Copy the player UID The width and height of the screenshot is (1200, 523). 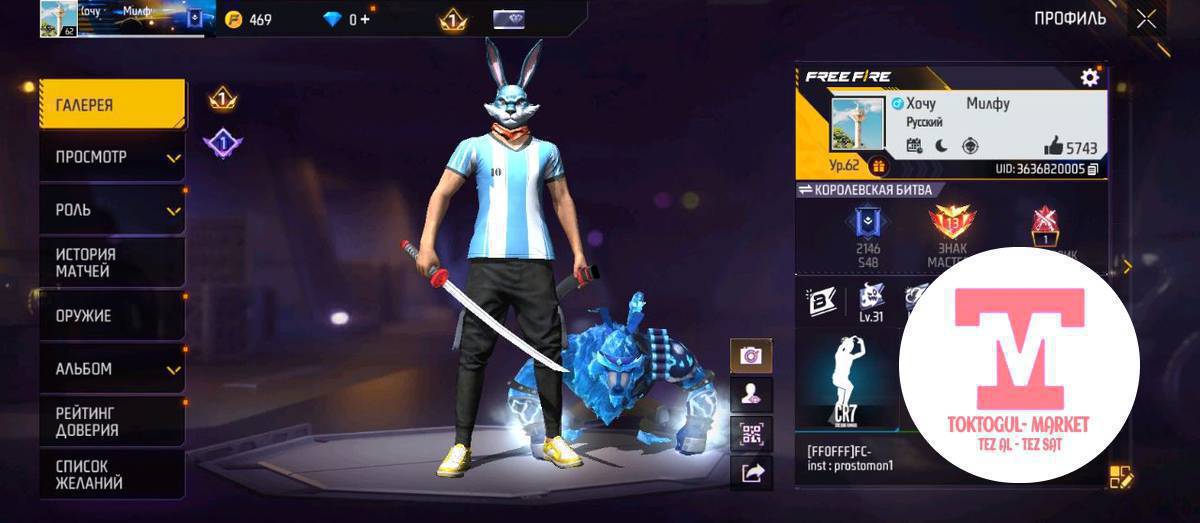pos(1092,169)
